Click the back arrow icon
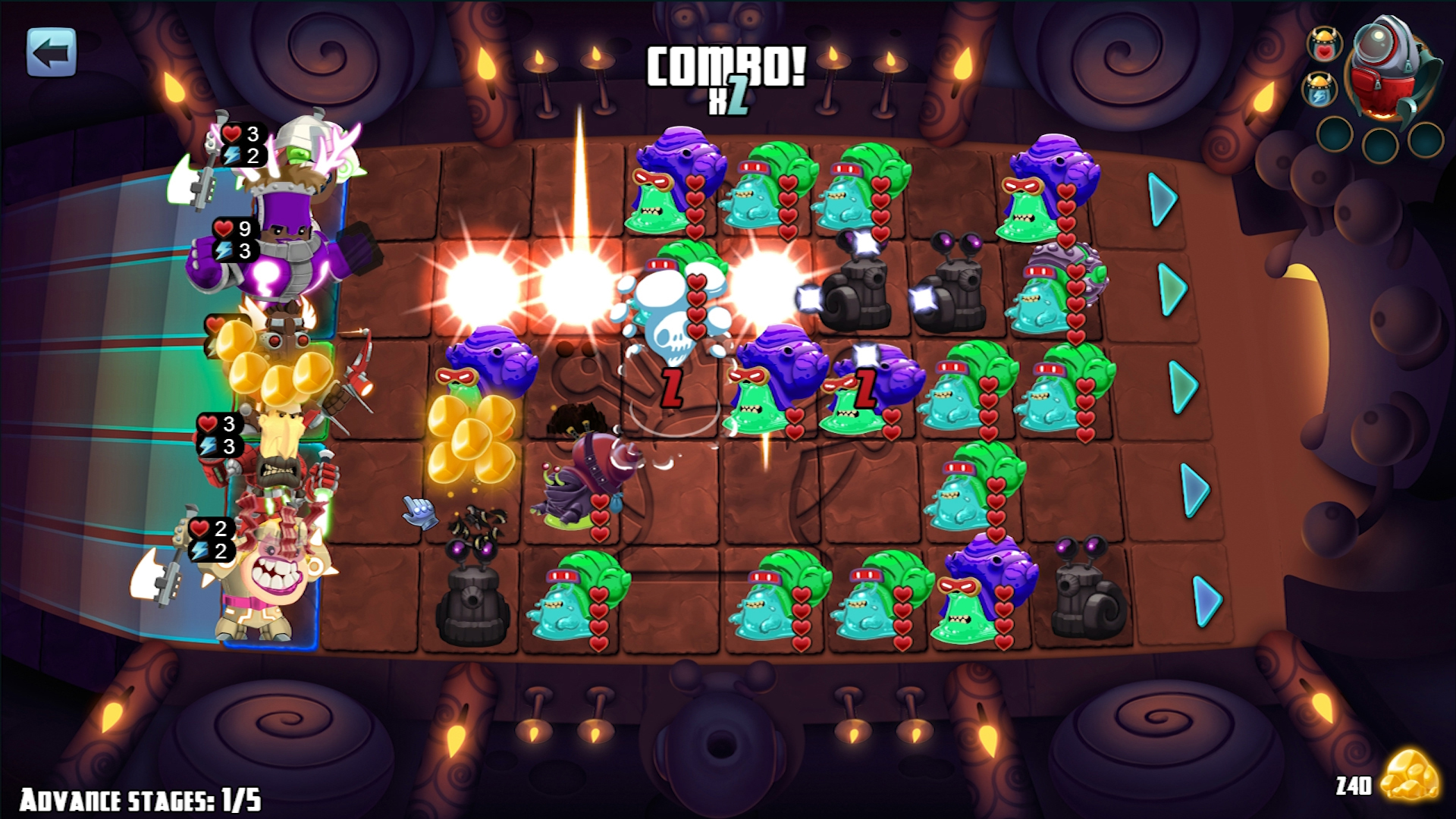 tap(50, 52)
